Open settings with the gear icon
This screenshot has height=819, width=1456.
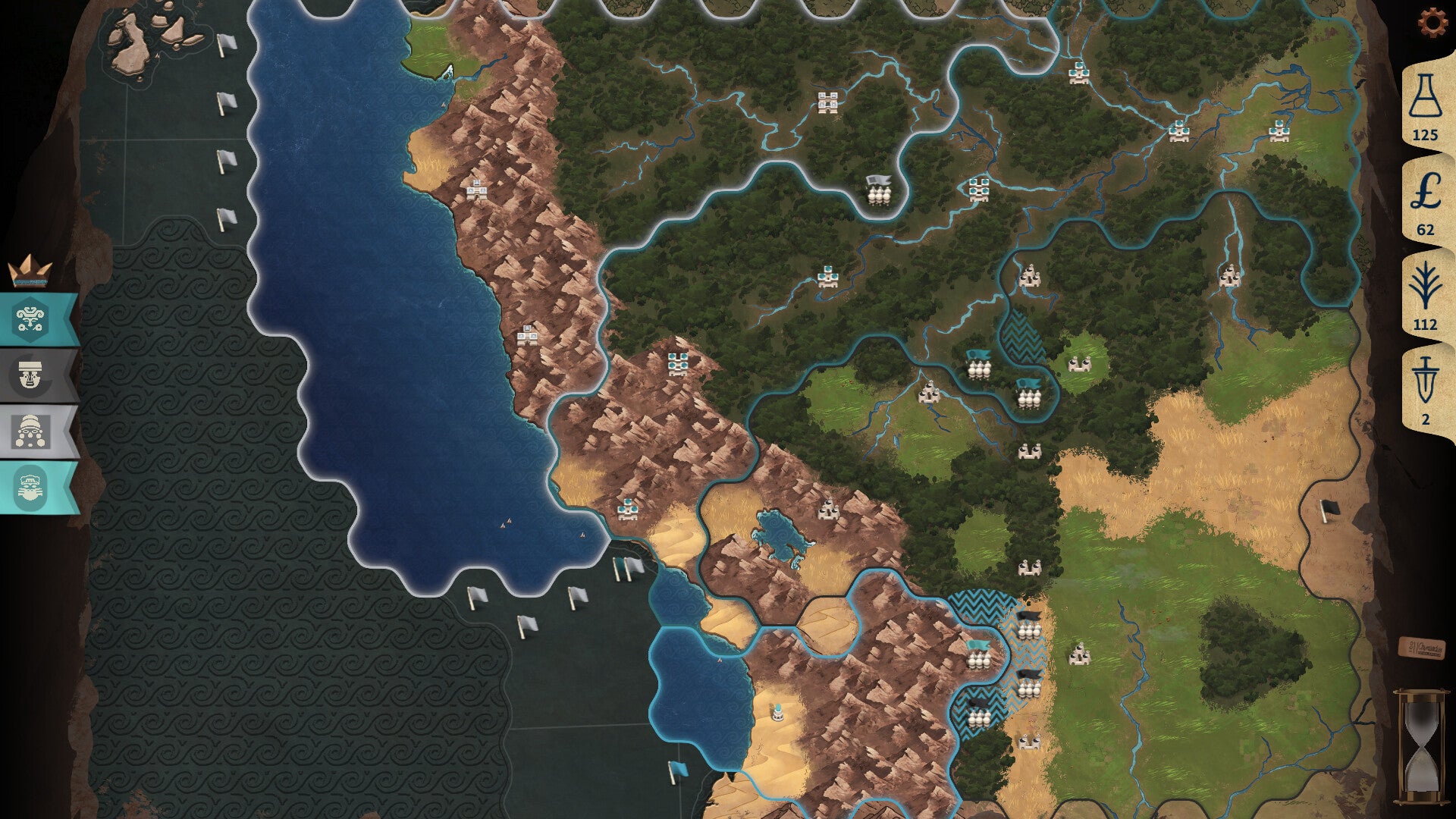1432,24
